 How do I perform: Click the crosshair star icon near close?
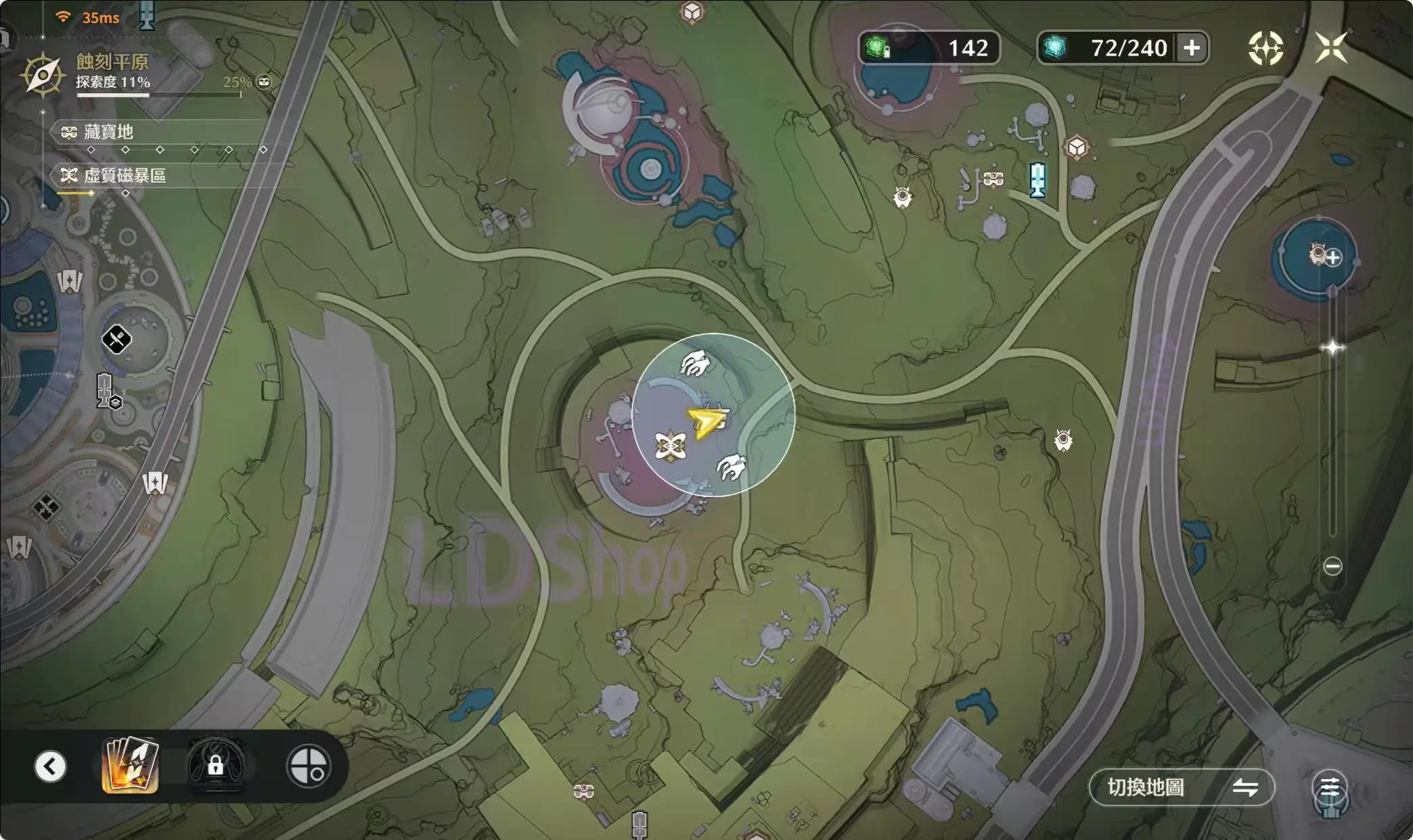(x=1265, y=48)
